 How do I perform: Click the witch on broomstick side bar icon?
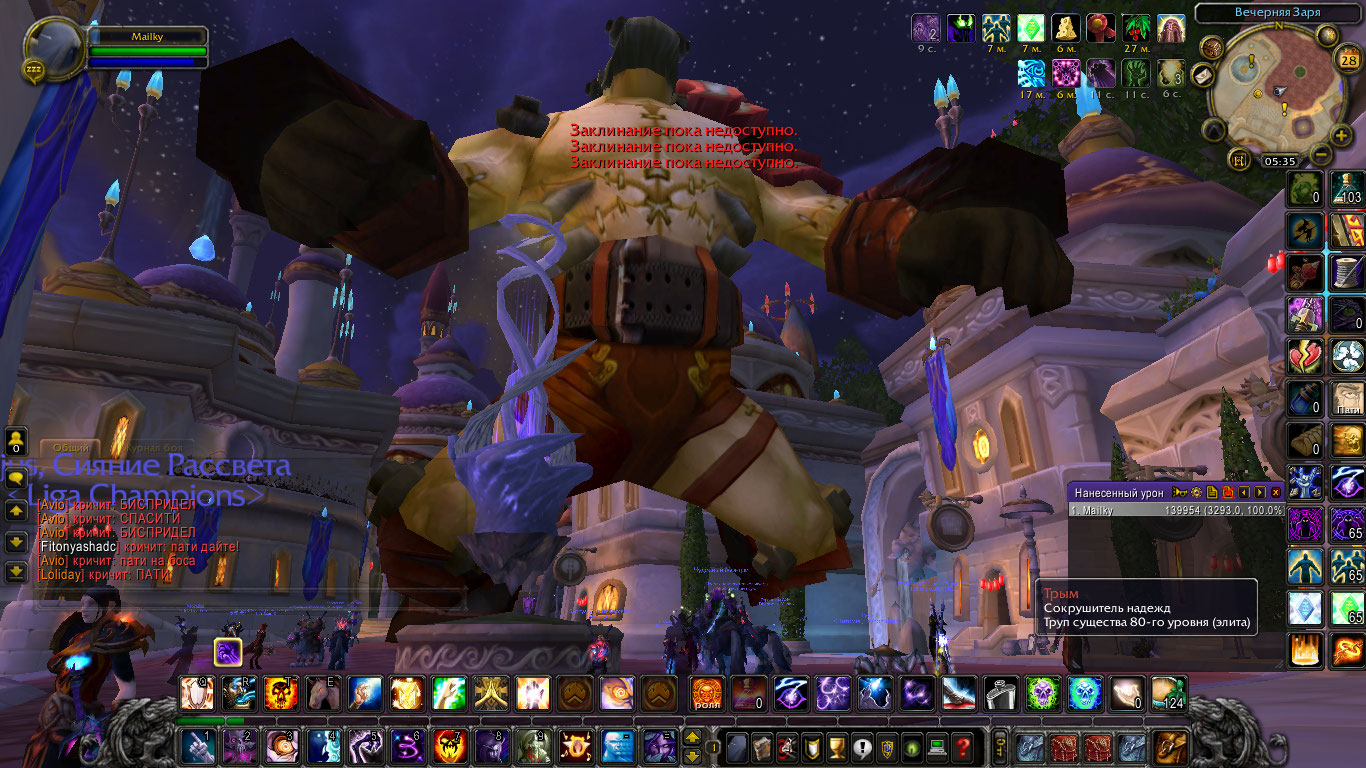1304,230
